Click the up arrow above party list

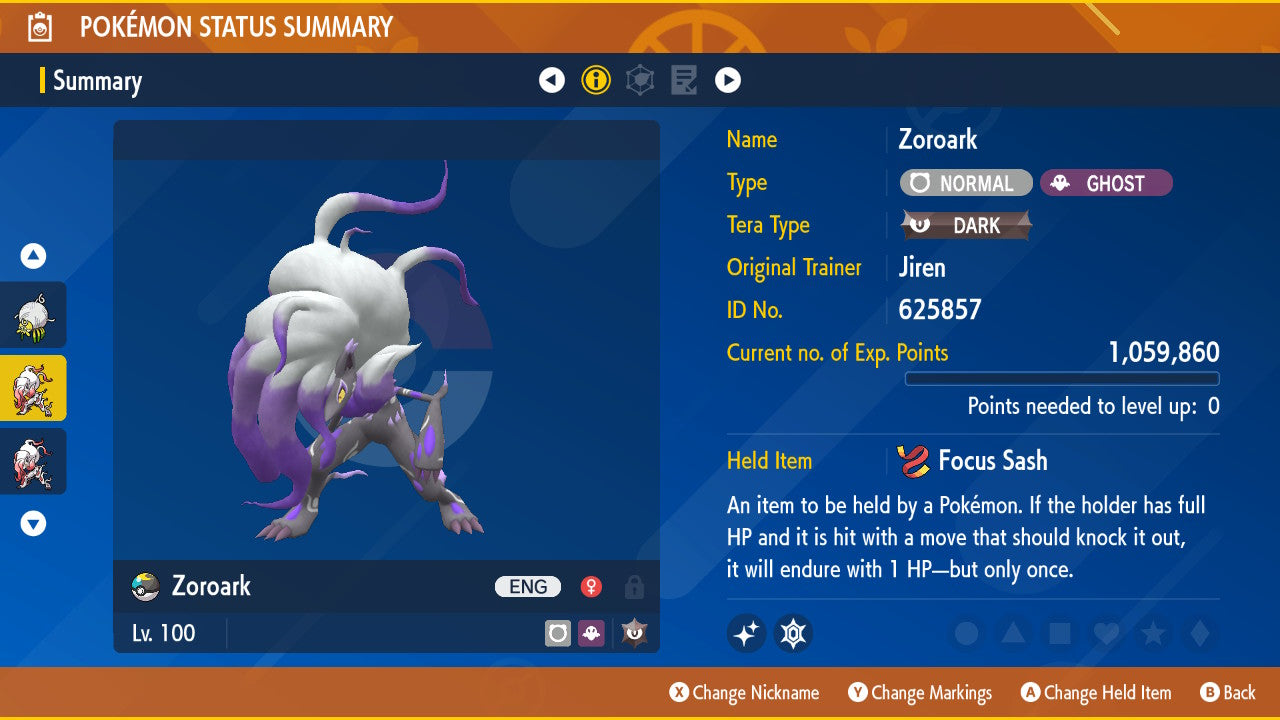click(34, 257)
